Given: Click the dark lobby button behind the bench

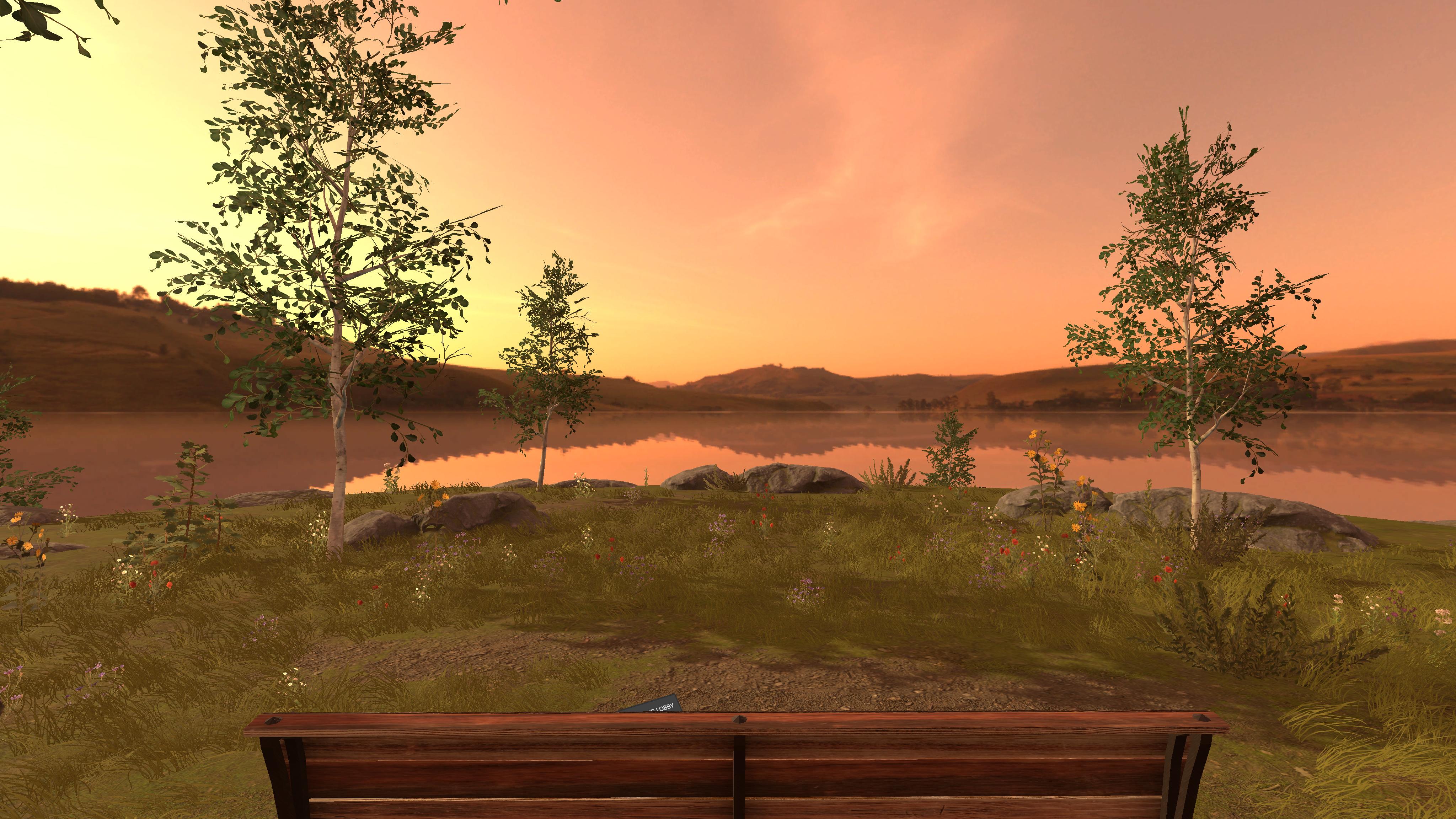Looking at the screenshot, I should click(x=652, y=704).
